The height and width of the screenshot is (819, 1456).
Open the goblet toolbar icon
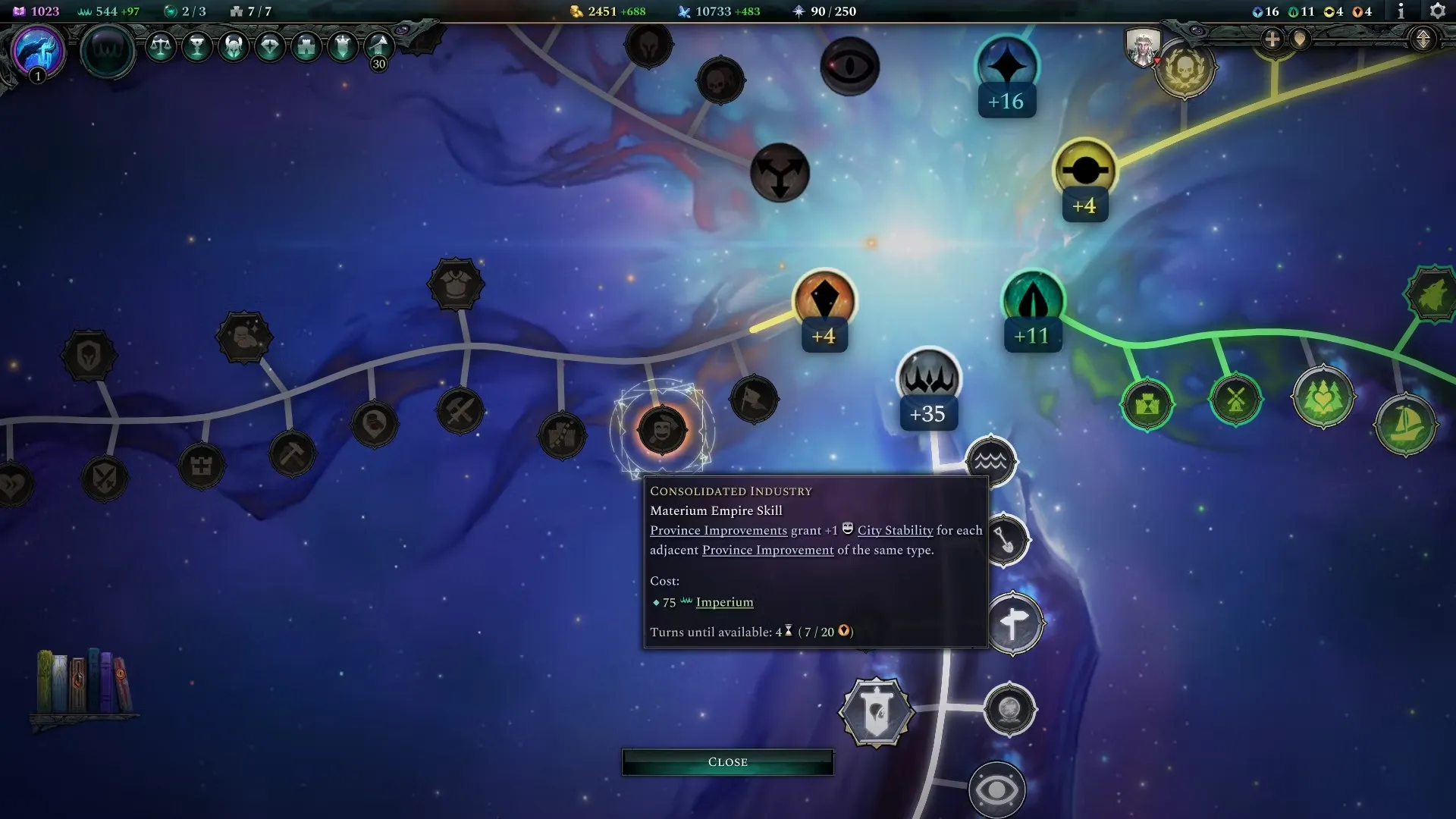197,47
